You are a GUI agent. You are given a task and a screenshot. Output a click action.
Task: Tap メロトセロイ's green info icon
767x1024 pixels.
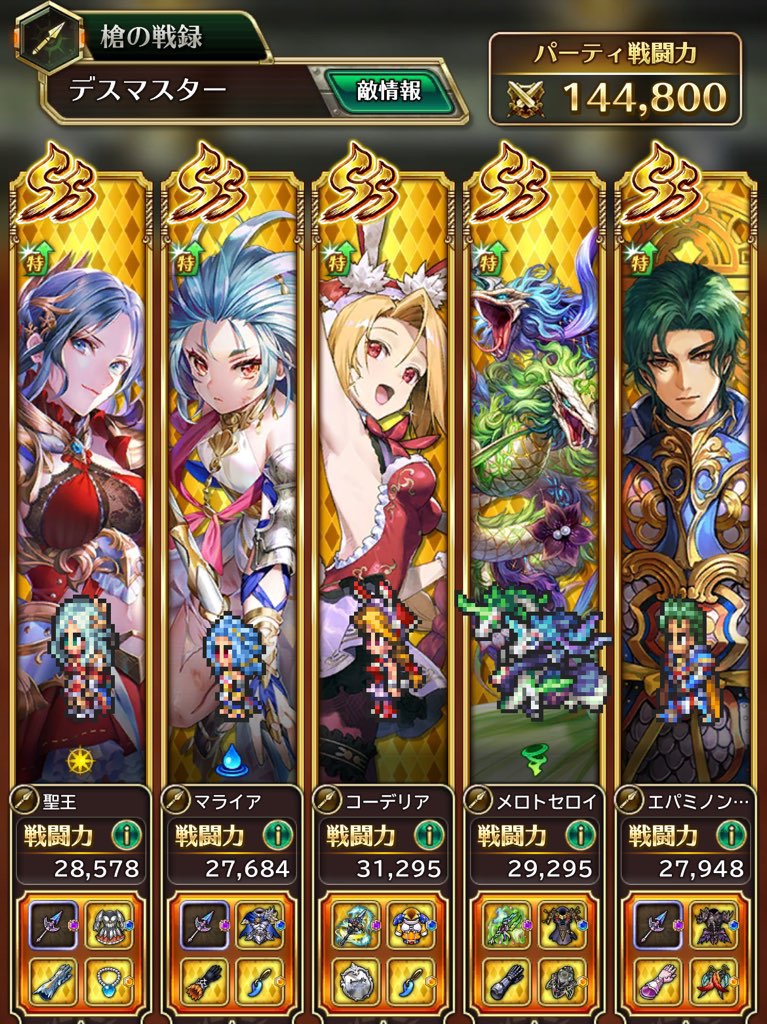point(582,835)
